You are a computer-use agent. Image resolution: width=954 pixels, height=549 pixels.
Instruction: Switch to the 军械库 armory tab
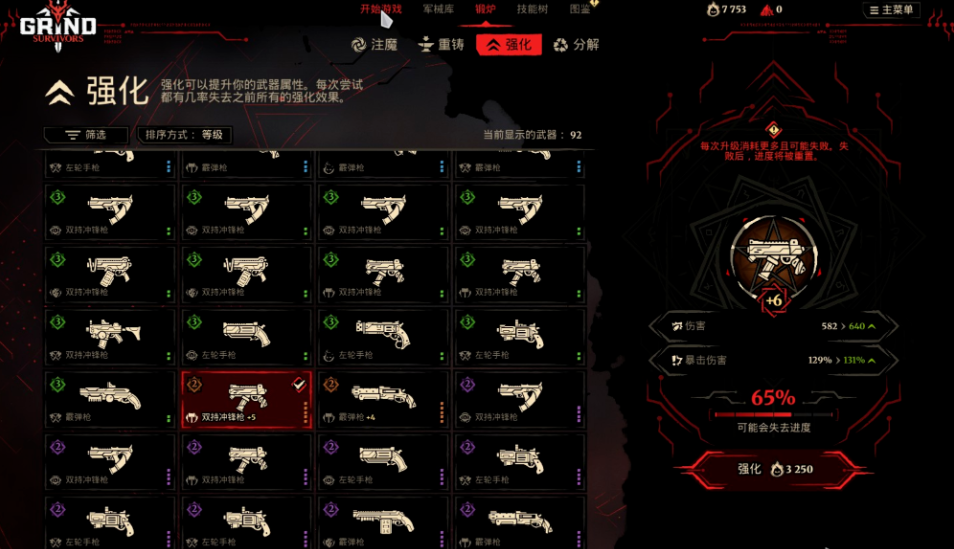438,9
